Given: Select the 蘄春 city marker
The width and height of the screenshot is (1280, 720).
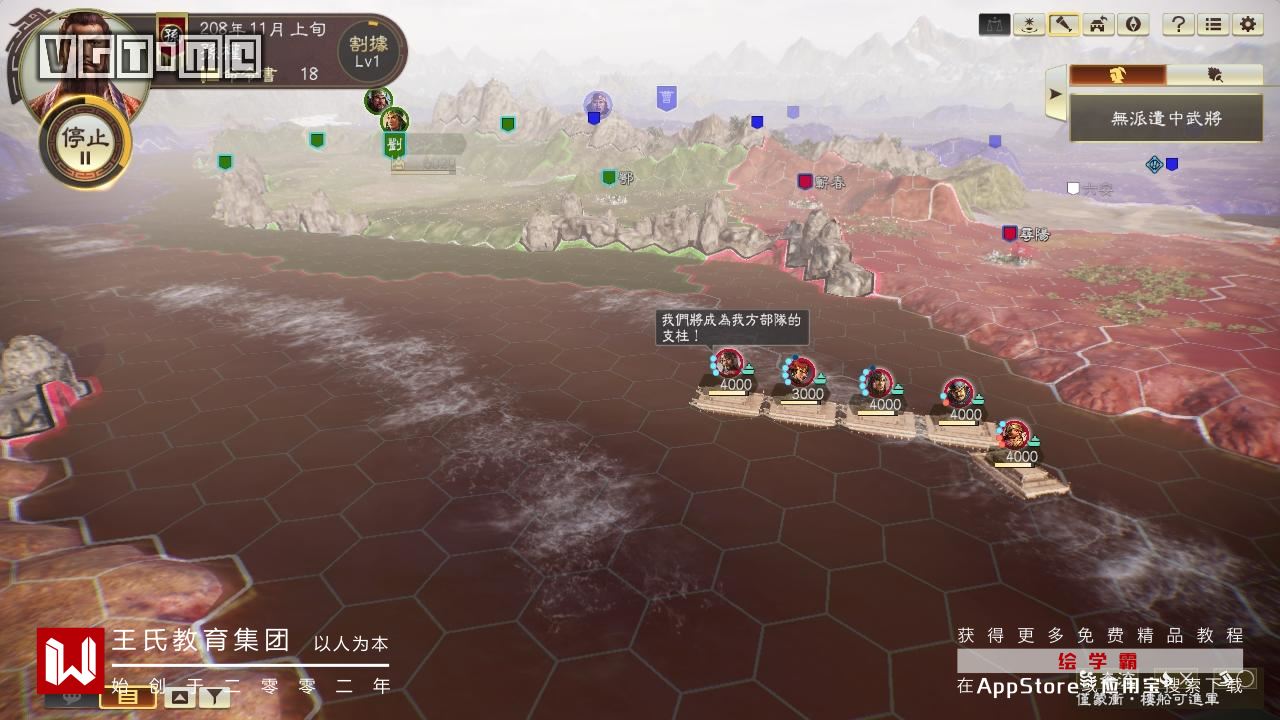Looking at the screenshot, I should click(x=805, y=181).
